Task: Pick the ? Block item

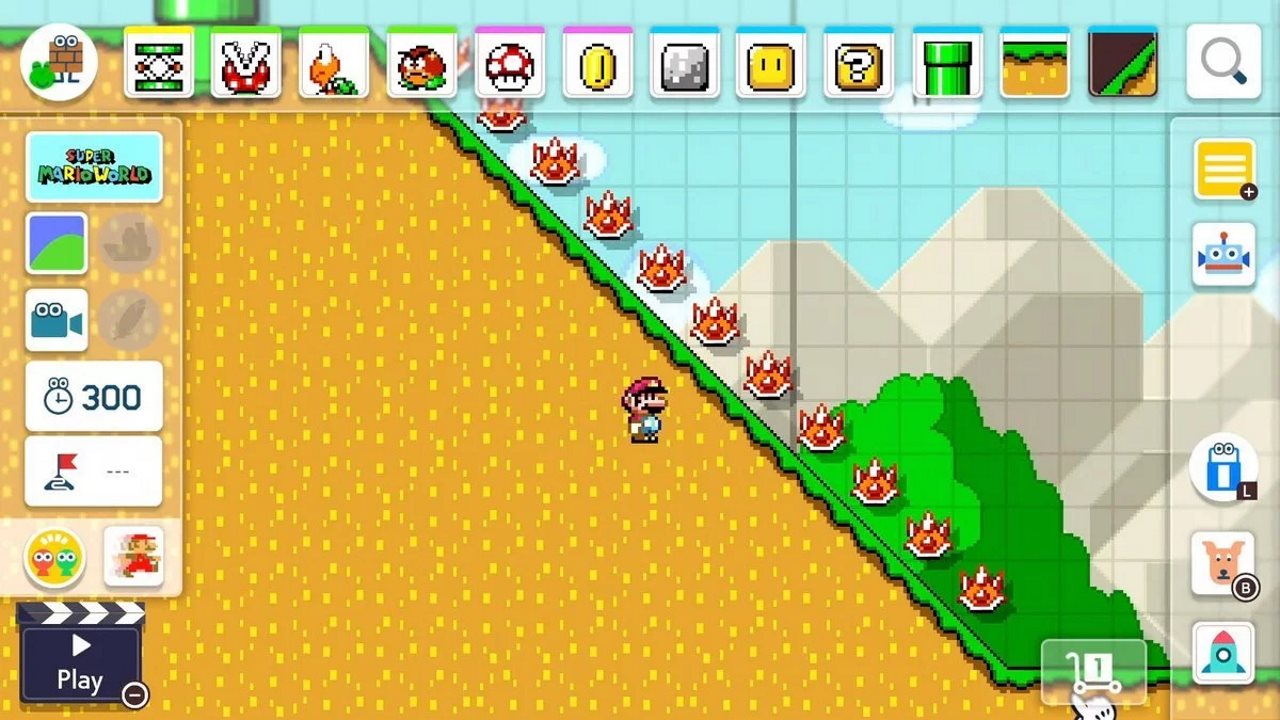Action: (x=858, y=62)
